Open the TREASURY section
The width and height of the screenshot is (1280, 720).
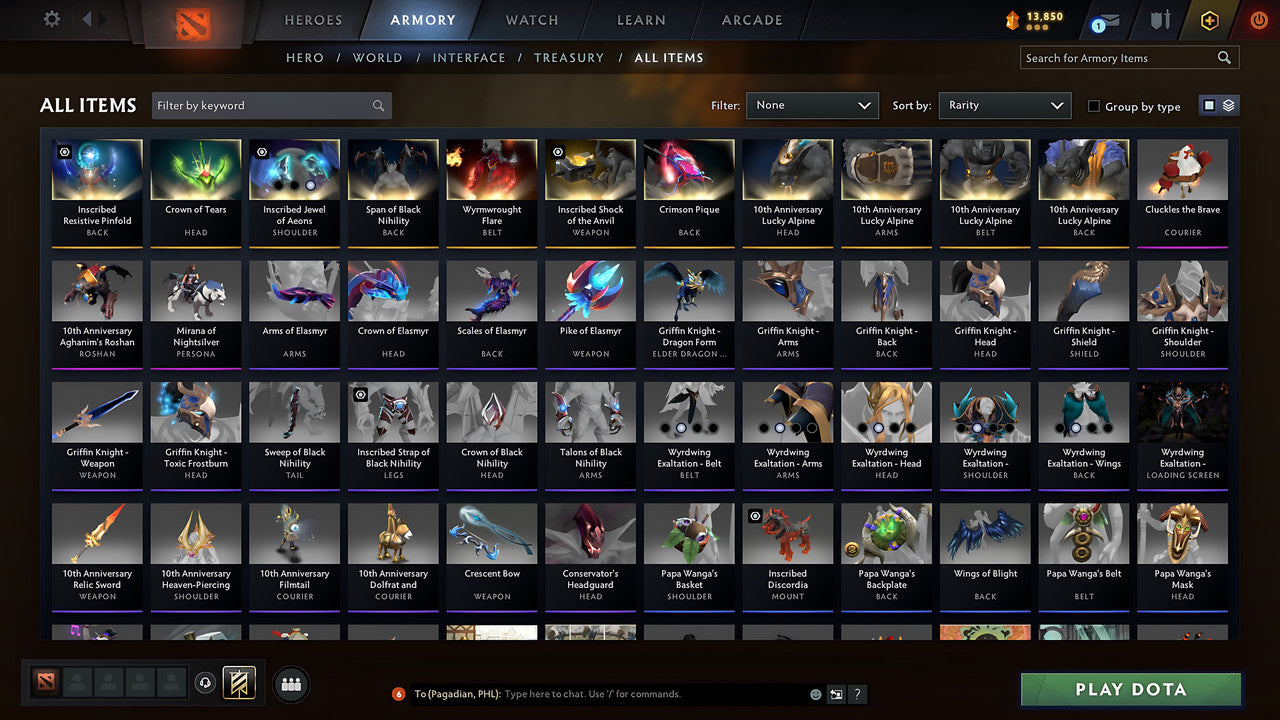pyautogui.click(x=568, y=57)
